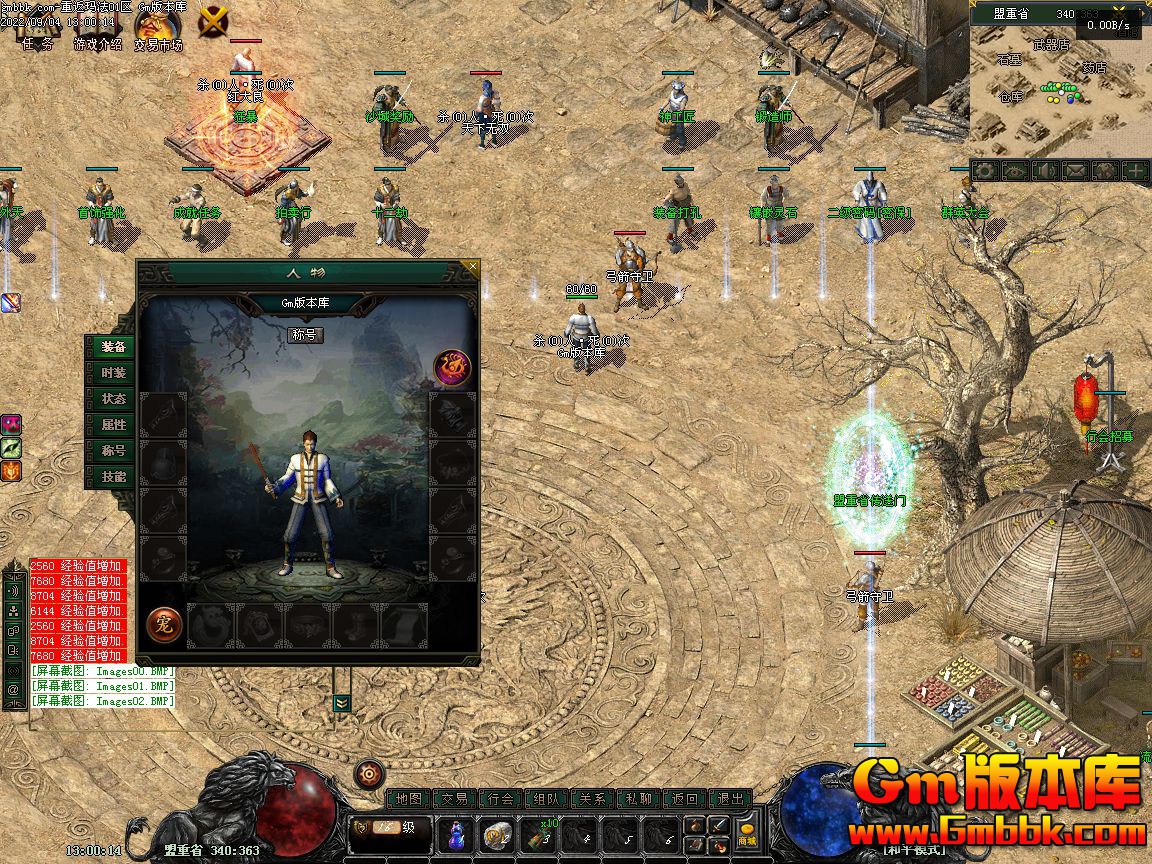
Task: Click the 称号 title button above the character
Action: pyautogui.click(x=305, y=334)
